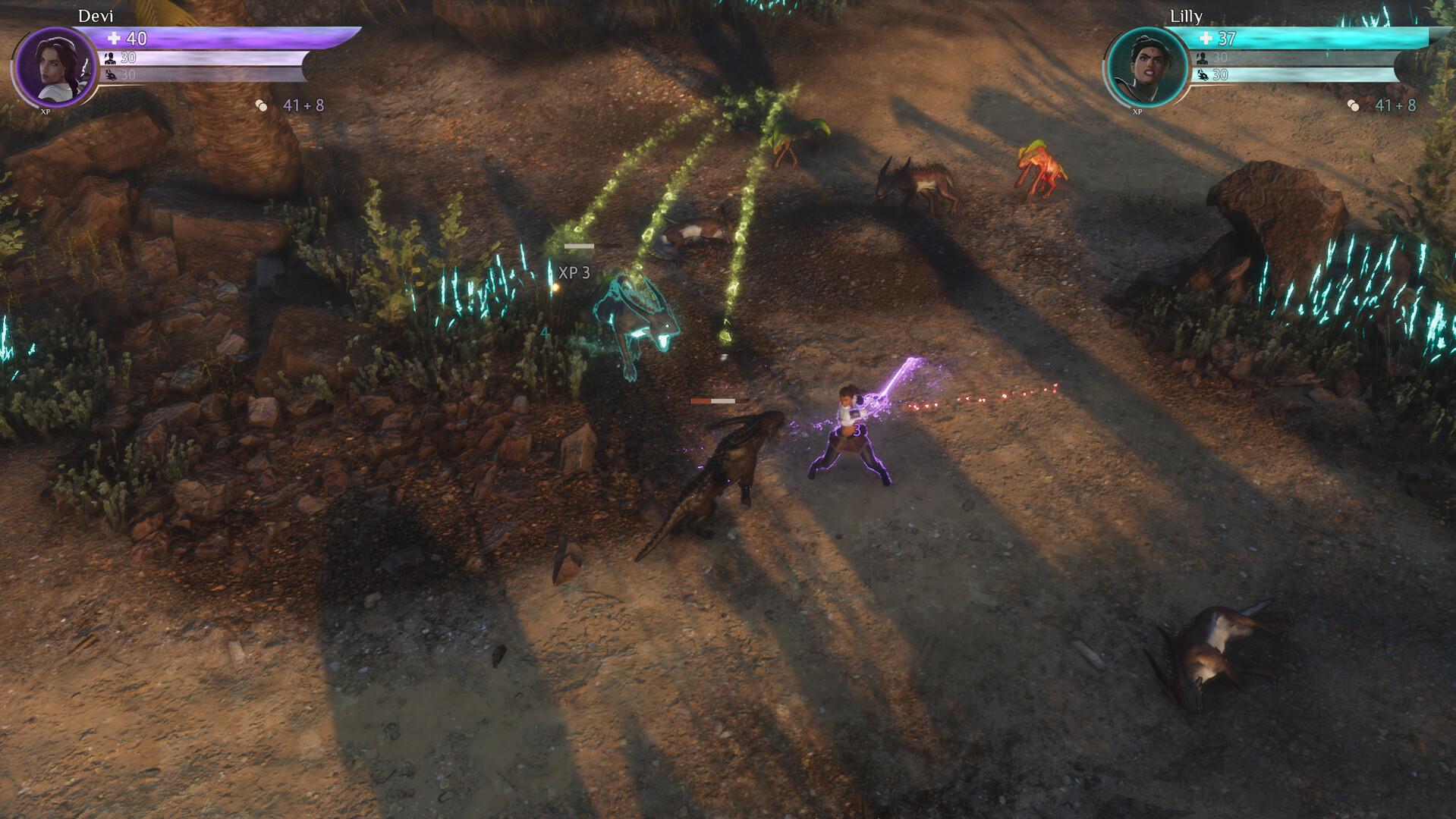Select the plus health icon beside Devi's 40

112,36
